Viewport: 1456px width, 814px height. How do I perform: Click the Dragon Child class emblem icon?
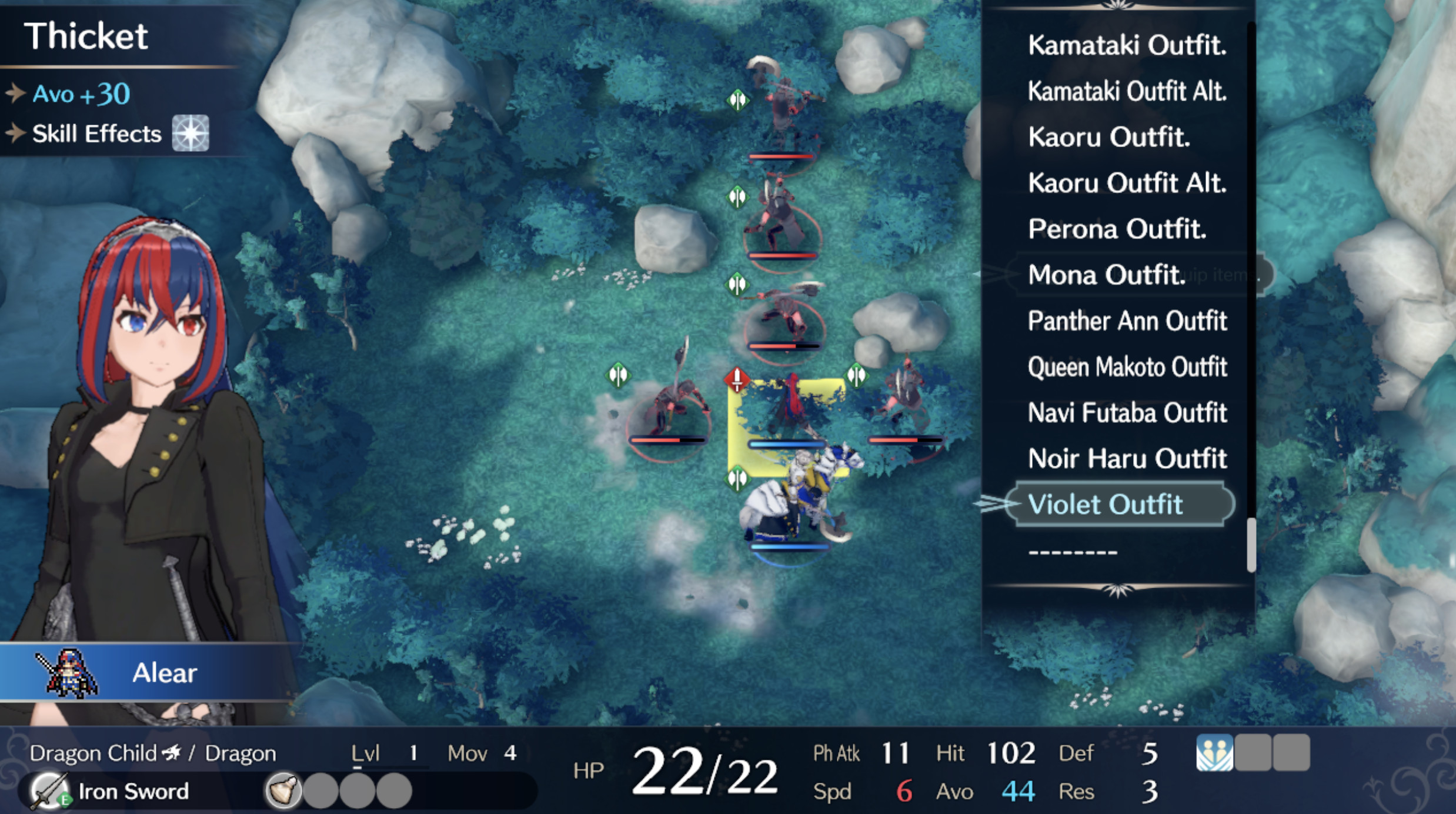tap(171, 753)
